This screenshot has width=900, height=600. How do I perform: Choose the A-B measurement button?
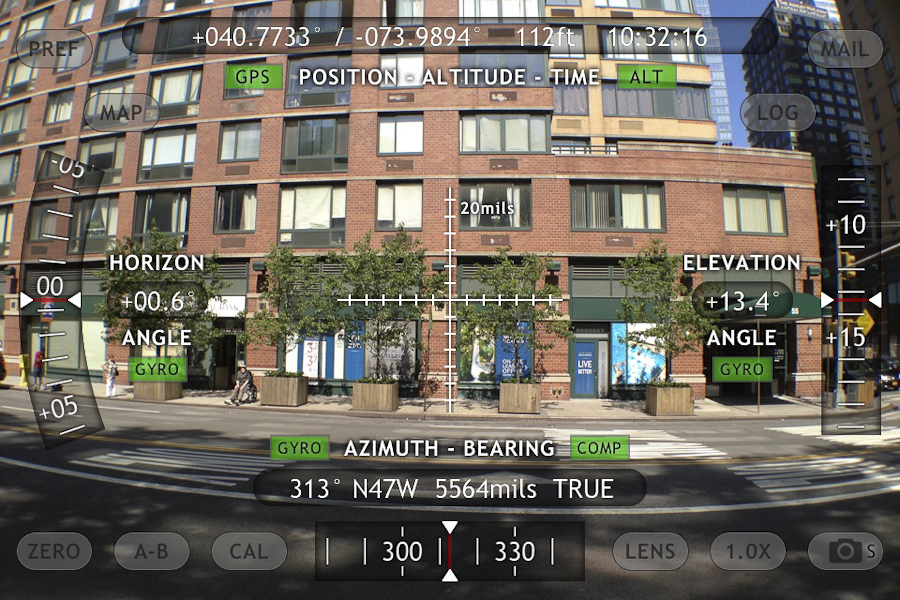pos(151,551)
